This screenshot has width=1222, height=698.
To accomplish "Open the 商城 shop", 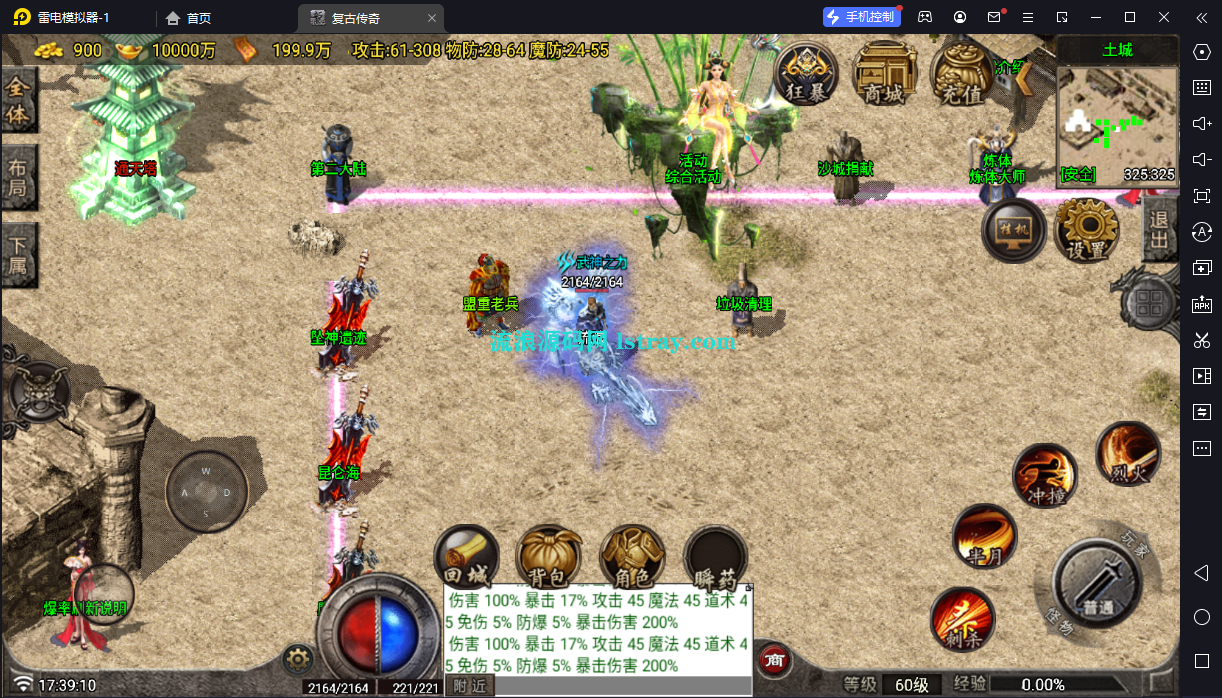I will pyautogui.click(x=884, y=73).
